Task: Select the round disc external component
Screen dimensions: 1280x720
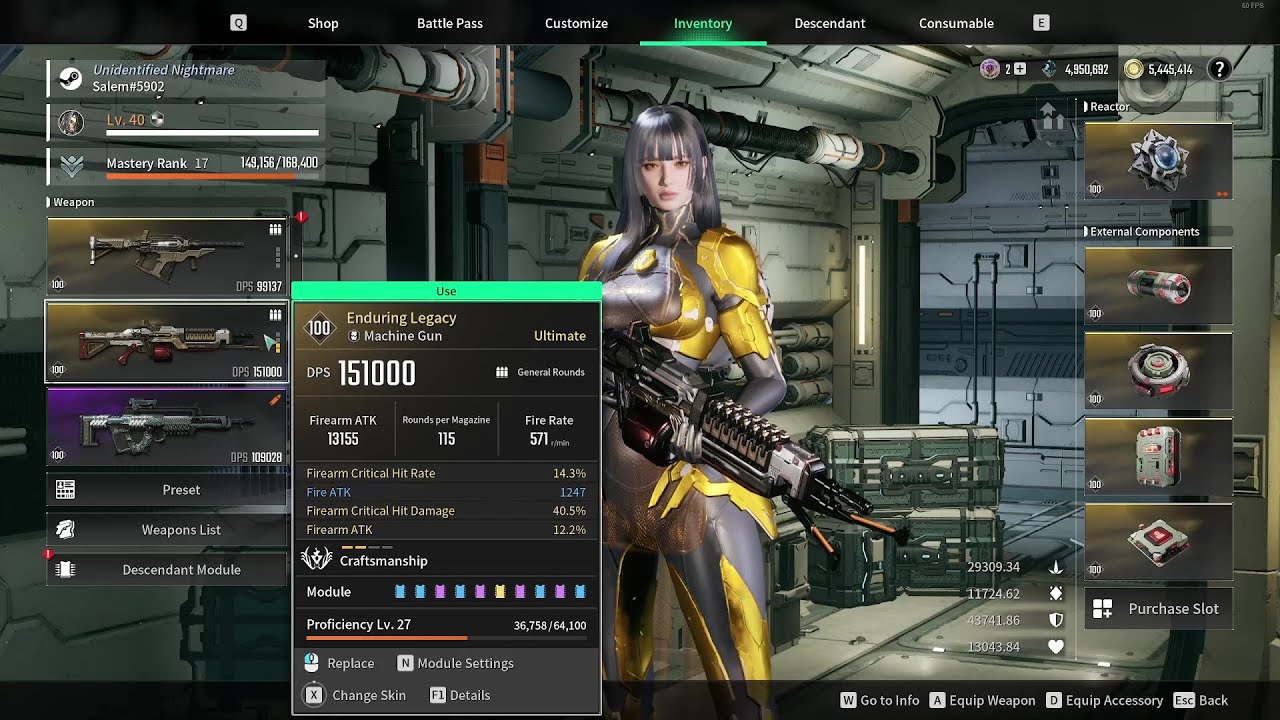Action: coord(1158,371)
